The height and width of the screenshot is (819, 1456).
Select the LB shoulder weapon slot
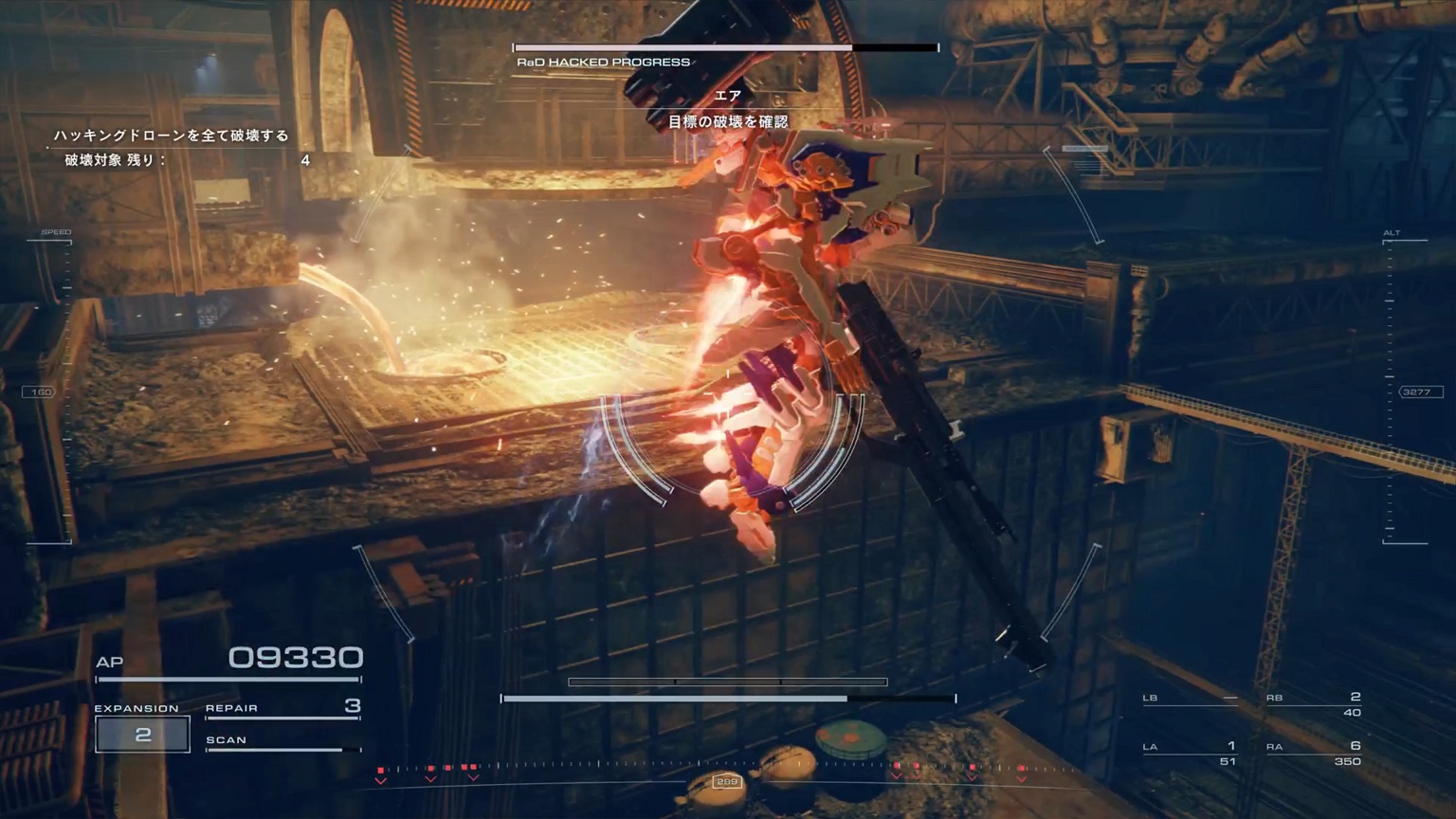tap(1190, 700)
